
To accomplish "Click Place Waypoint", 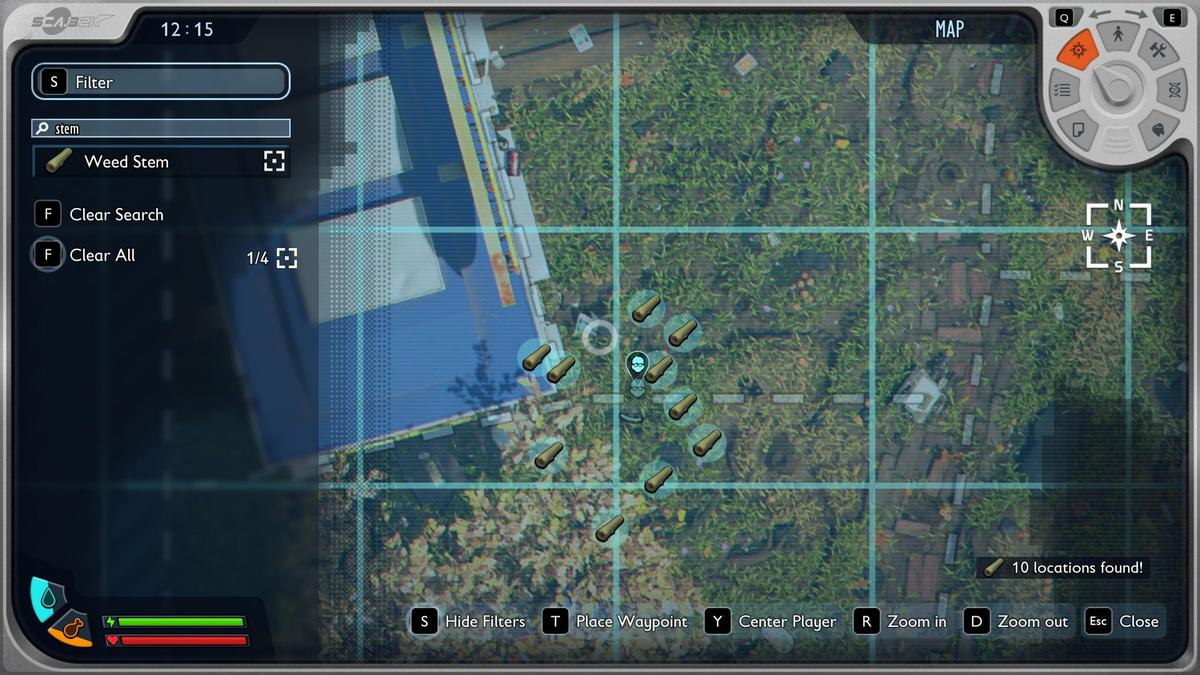I will click(x=616, y=621).
